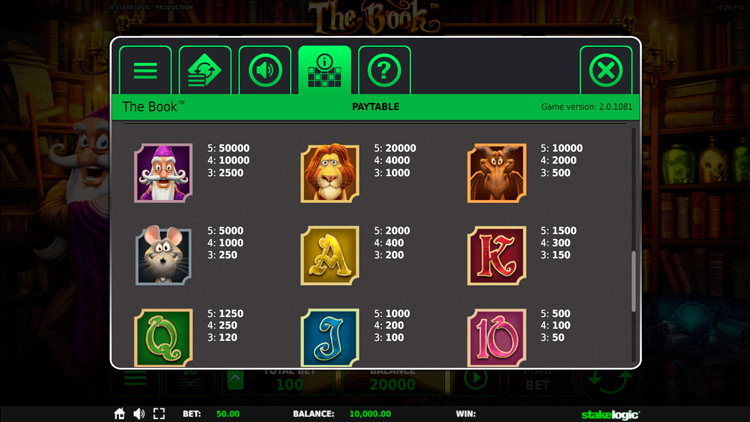Image resolution: width=750 pixels, height=422 pixels.
Task: Open the hamburger menu tab
Action: pos(145,71)
